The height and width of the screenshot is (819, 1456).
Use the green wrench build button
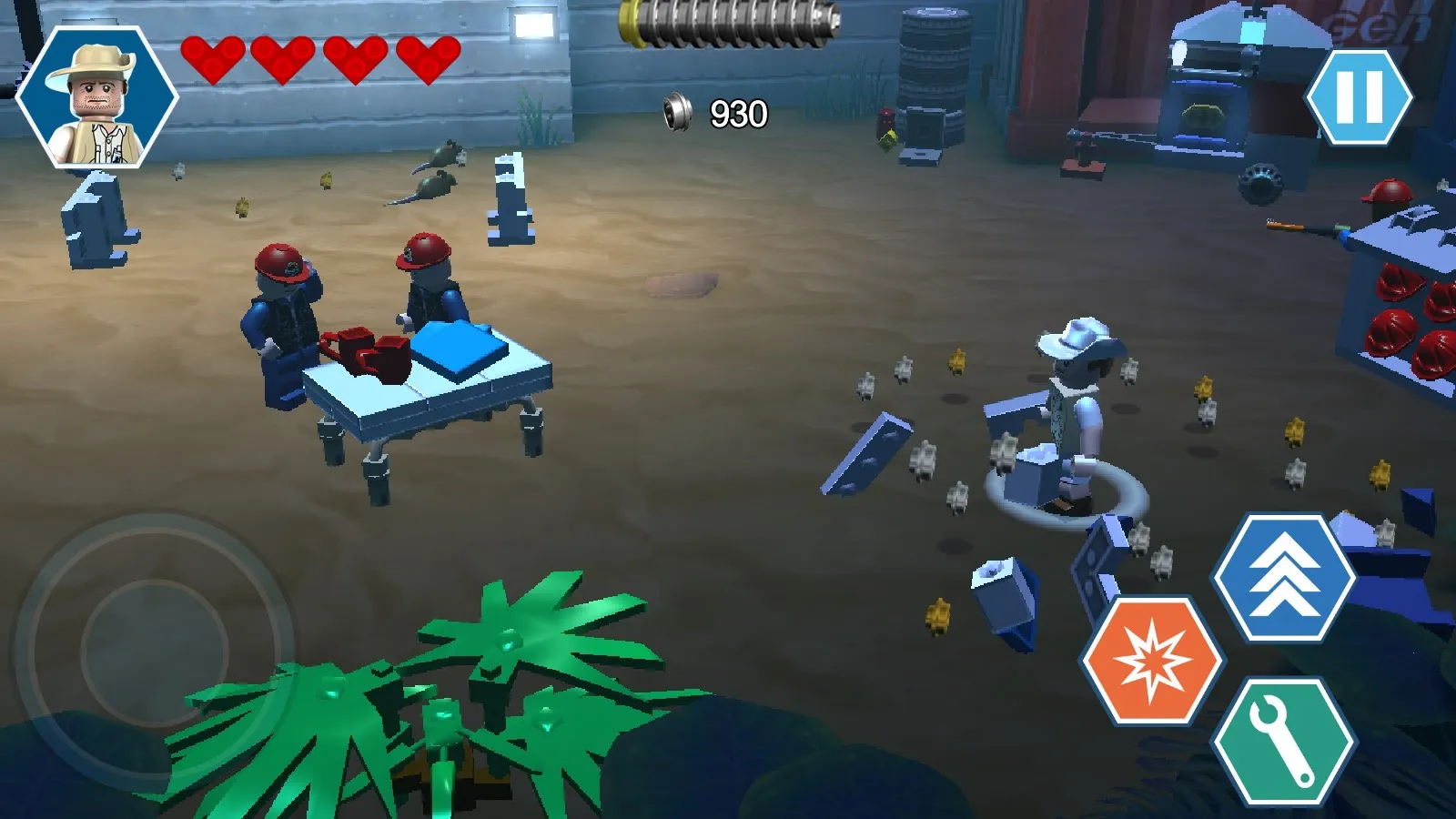pos(1283,743)
